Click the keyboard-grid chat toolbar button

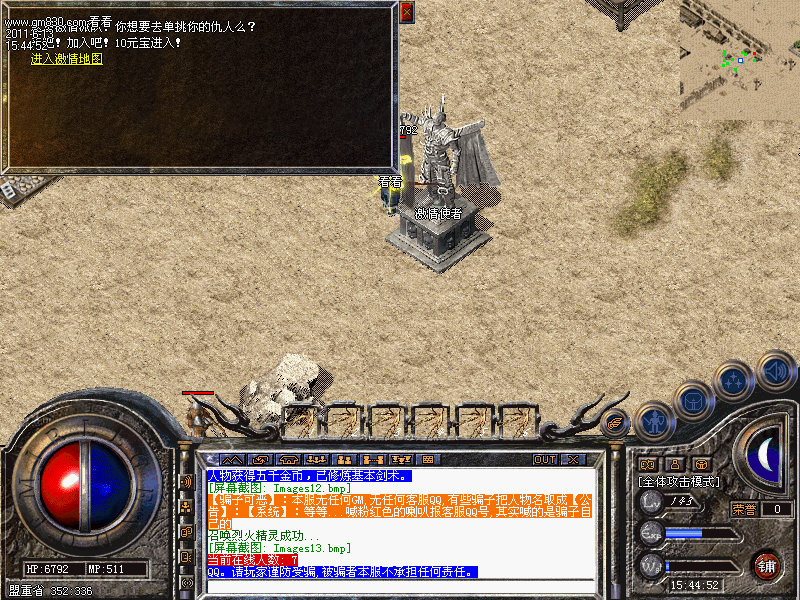427,459
